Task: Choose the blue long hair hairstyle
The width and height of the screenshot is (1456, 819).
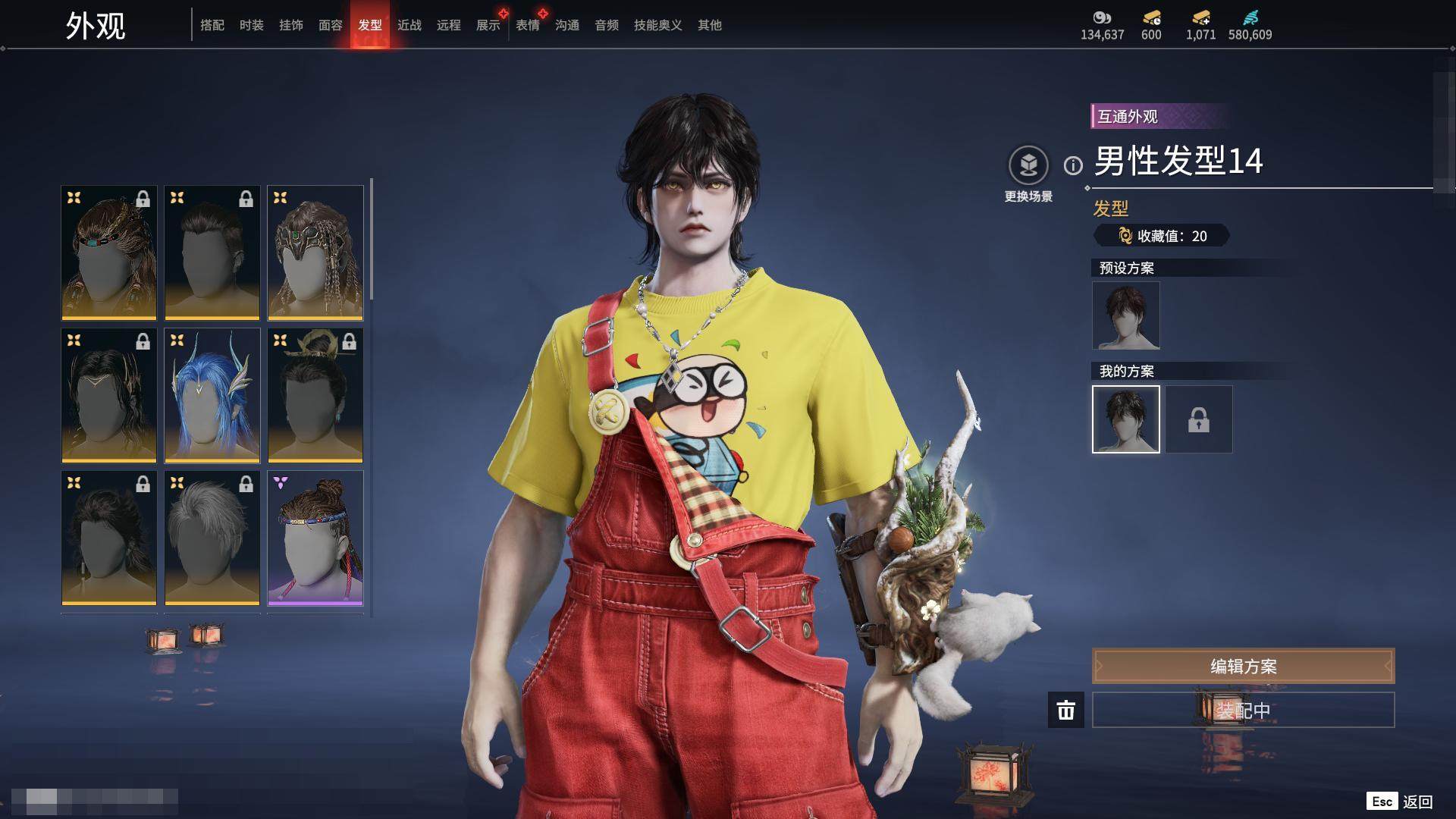Action: click(212, 395)
